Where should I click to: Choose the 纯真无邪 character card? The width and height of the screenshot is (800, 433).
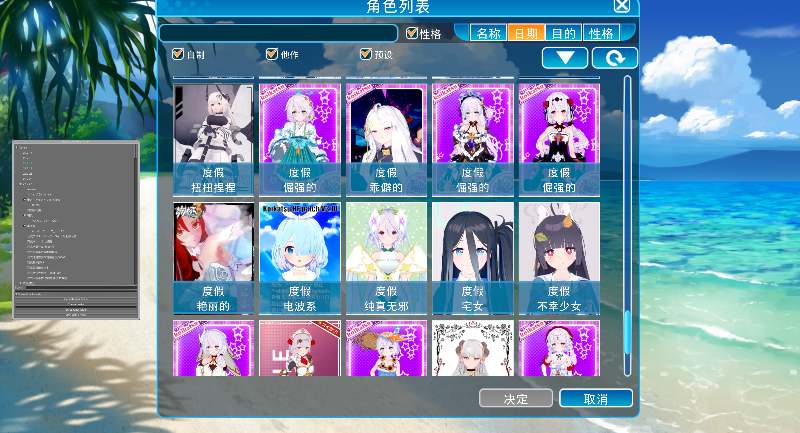pos(386,258)
